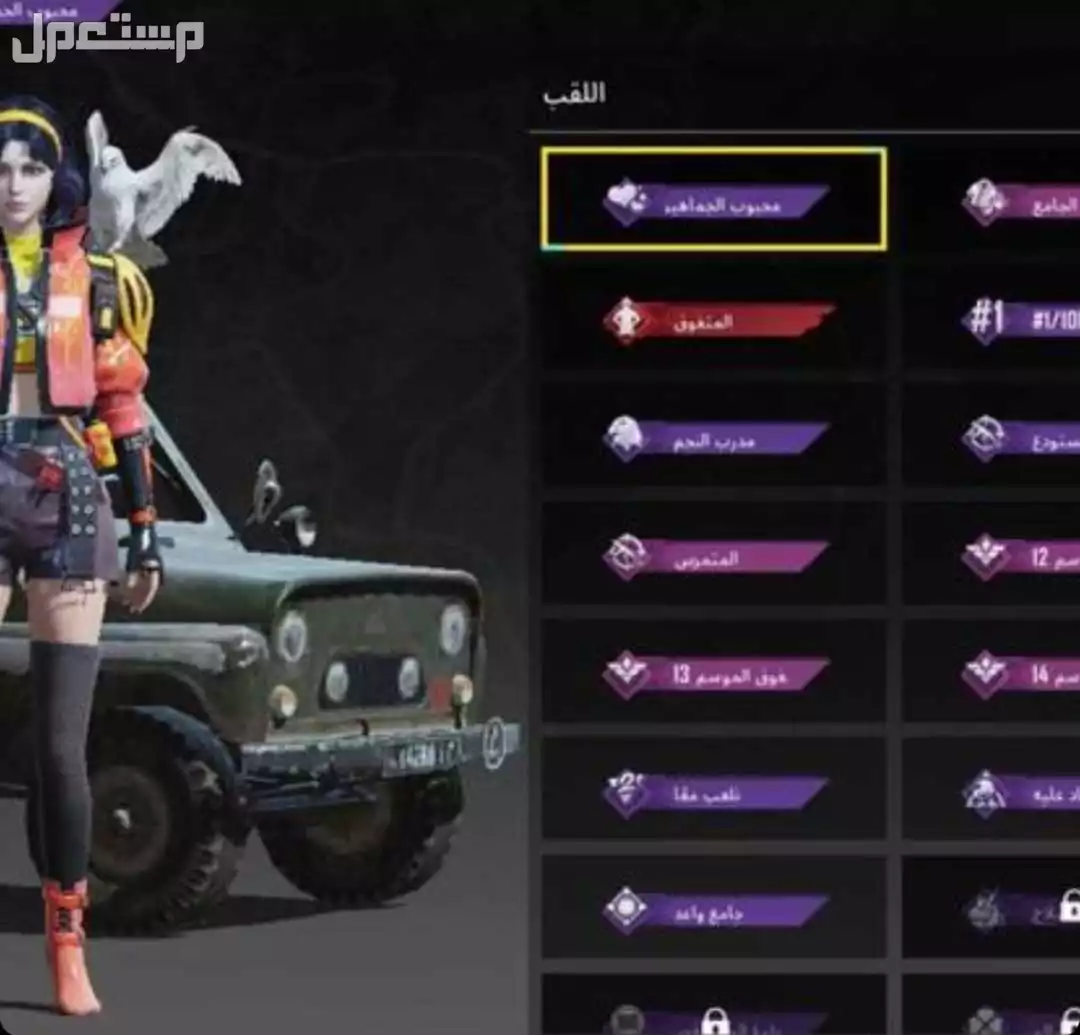Select the title under the '#1/100' badge
The width and height of the screenshot is (1080, 1035).
coord(1020,437)
